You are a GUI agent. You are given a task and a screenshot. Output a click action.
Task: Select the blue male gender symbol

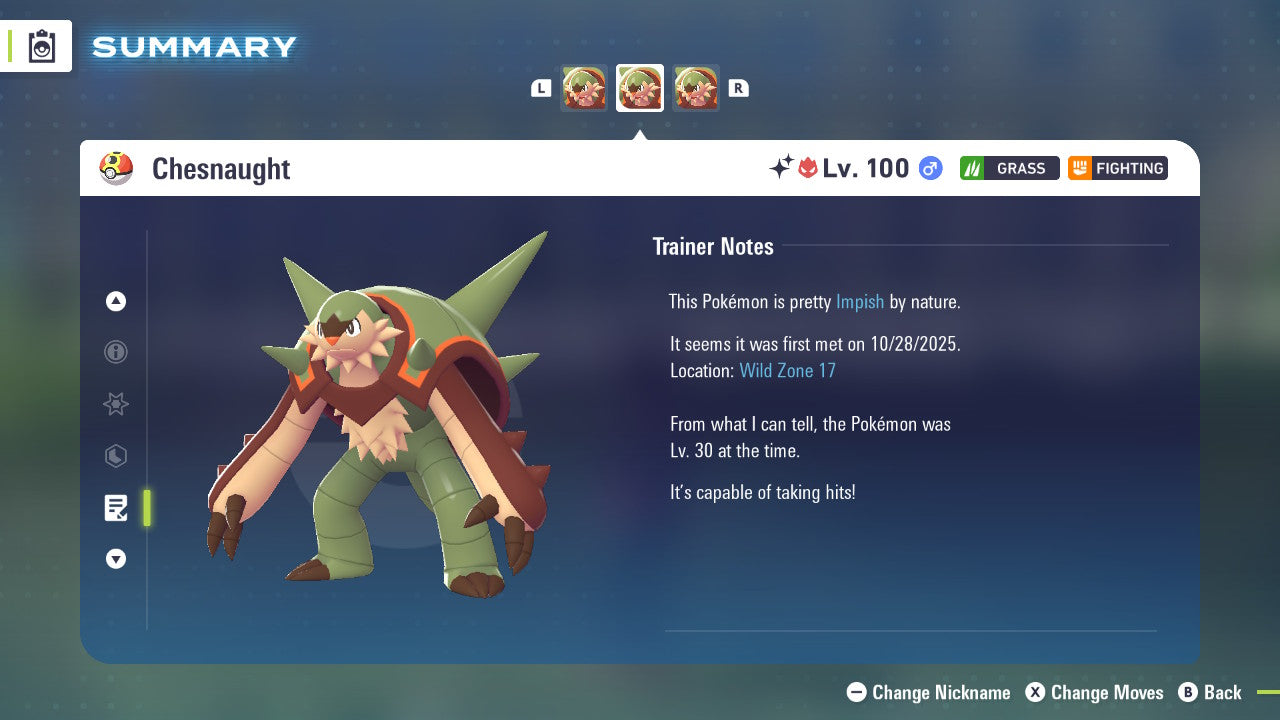point(929,168)
